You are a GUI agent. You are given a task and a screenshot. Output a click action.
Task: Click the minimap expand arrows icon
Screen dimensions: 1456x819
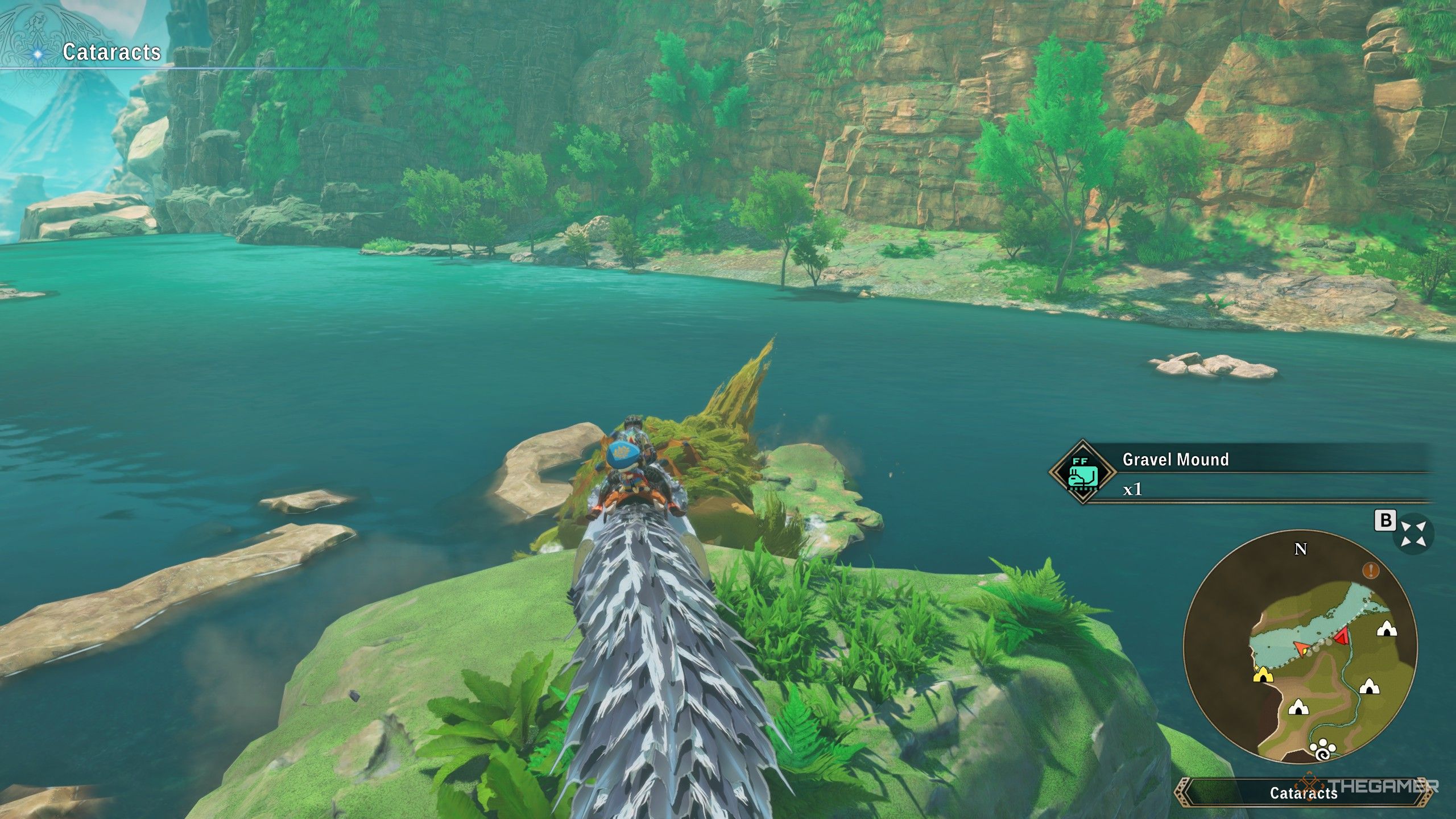1413,534
